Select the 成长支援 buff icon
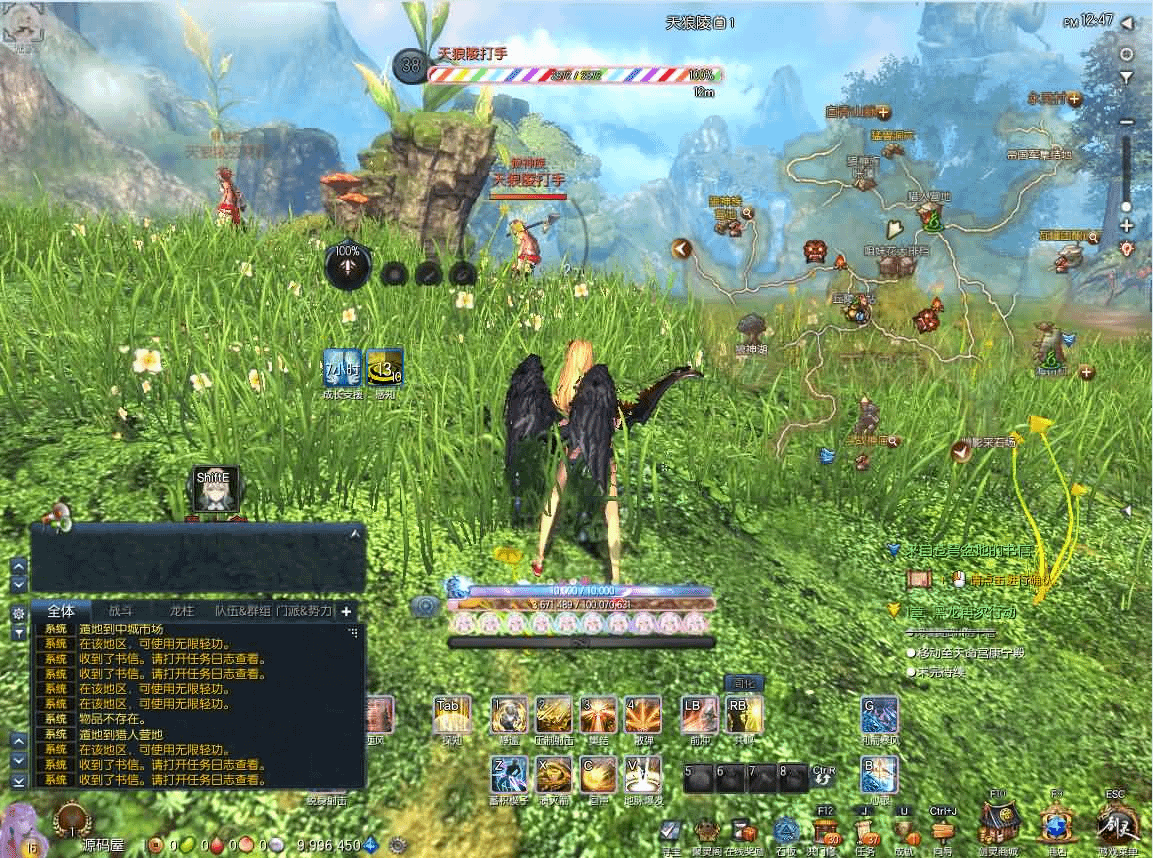The image size is (1153, 858). pos(341,368)
